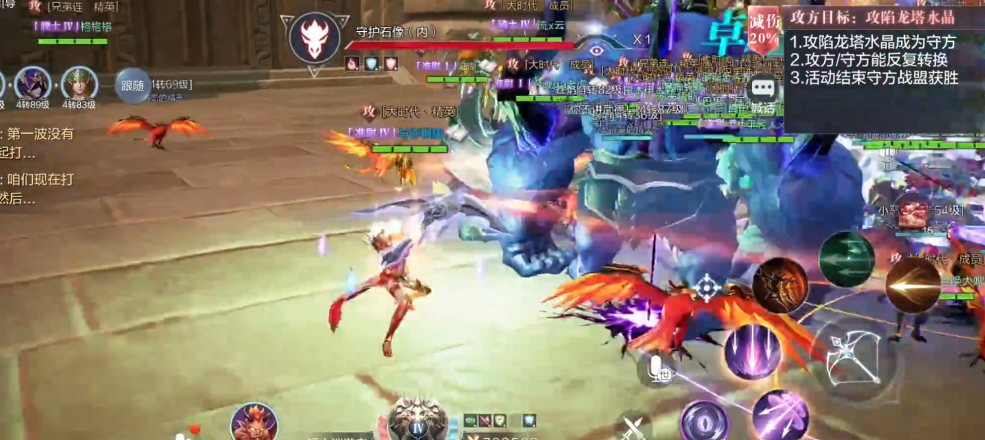985x440 pixels.
Task: Select the 守护石像 boss target portrait
Action: (314, 40)
